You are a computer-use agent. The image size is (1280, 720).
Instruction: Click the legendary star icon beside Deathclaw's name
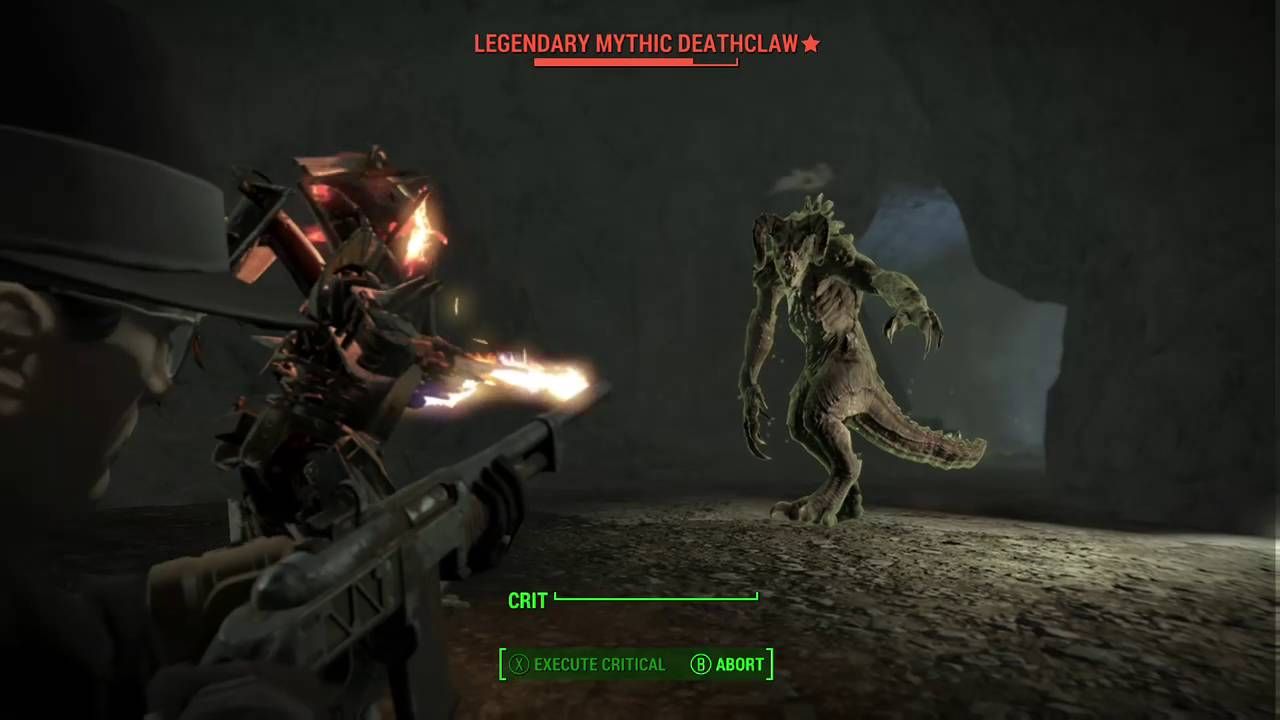pos(811,44)
